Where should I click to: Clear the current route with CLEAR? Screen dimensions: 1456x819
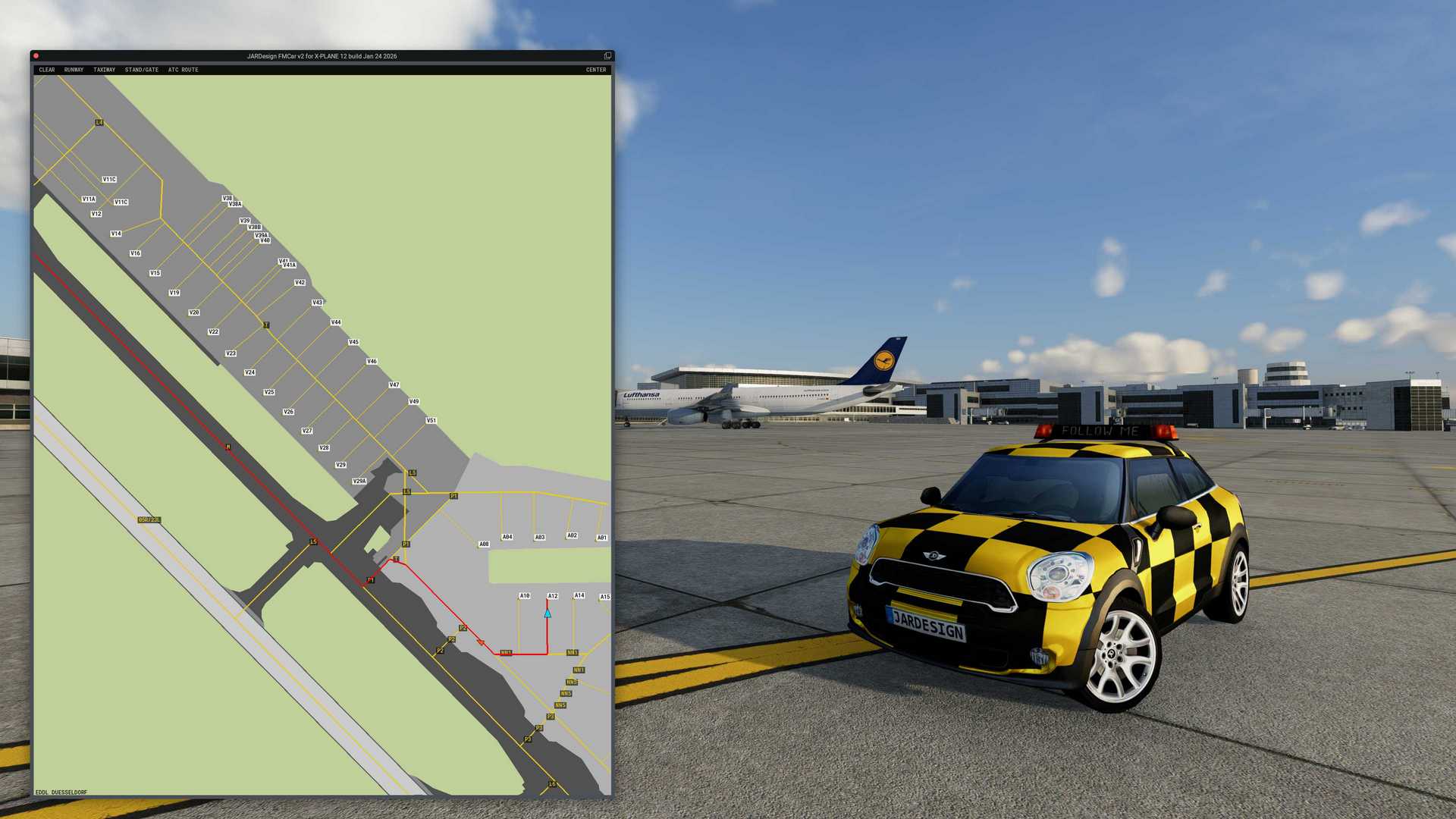click(47, 70)
